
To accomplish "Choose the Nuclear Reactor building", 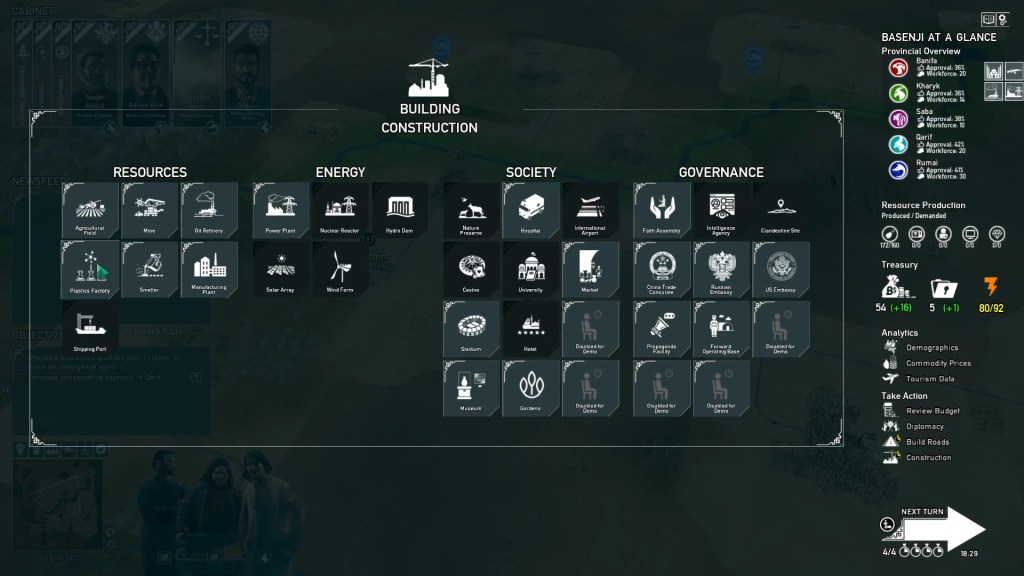I will tap(341, 210).
